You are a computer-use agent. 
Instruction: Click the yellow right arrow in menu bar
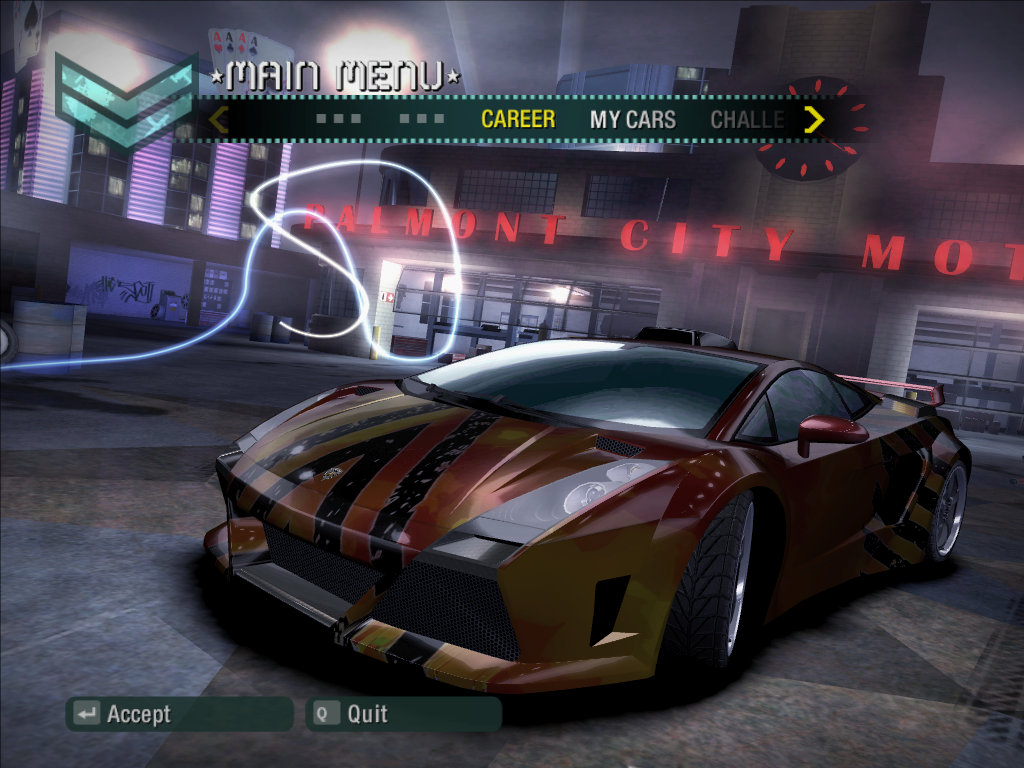814,120
